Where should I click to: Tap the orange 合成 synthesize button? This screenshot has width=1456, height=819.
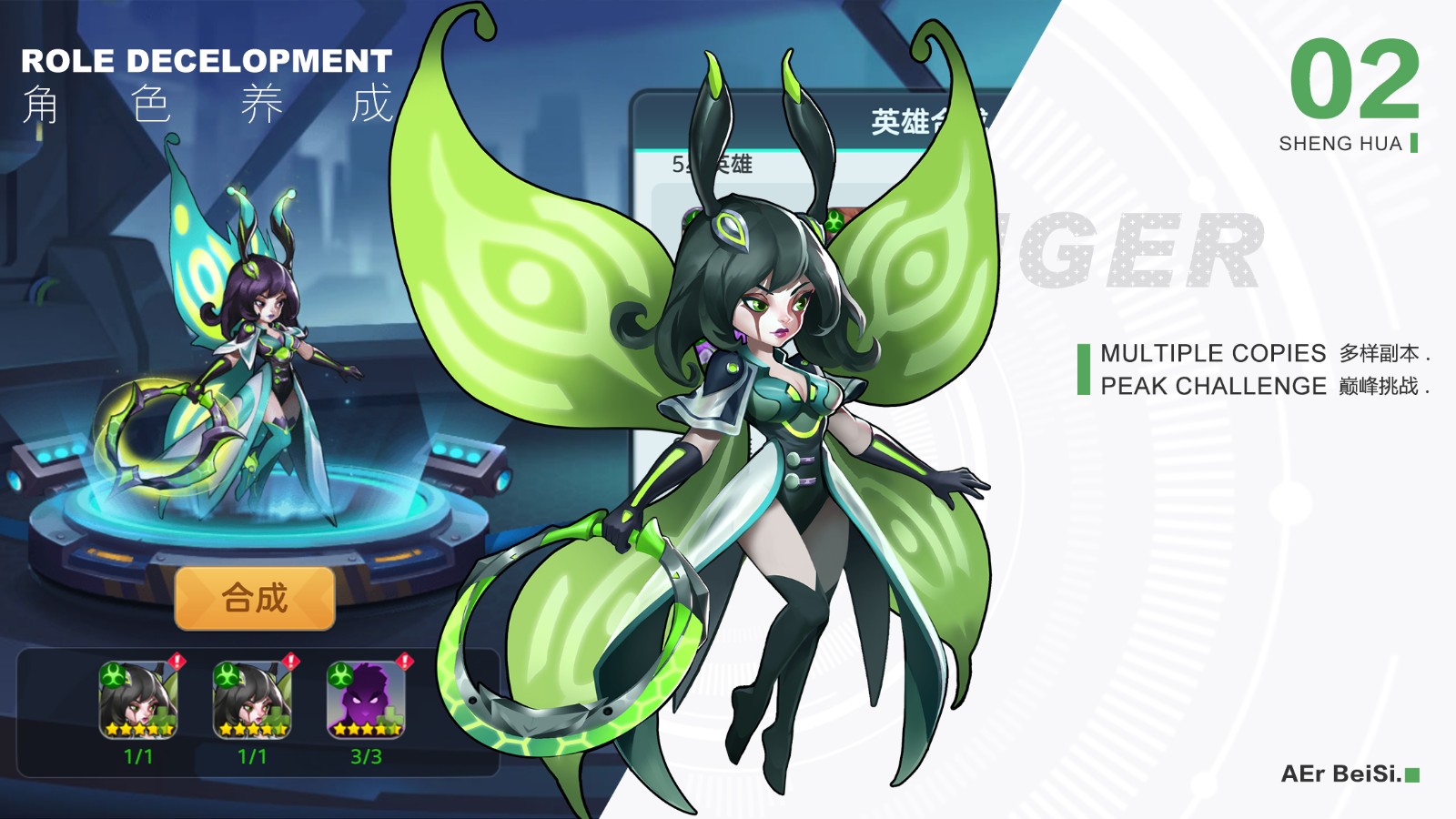(x=255, y=598)
